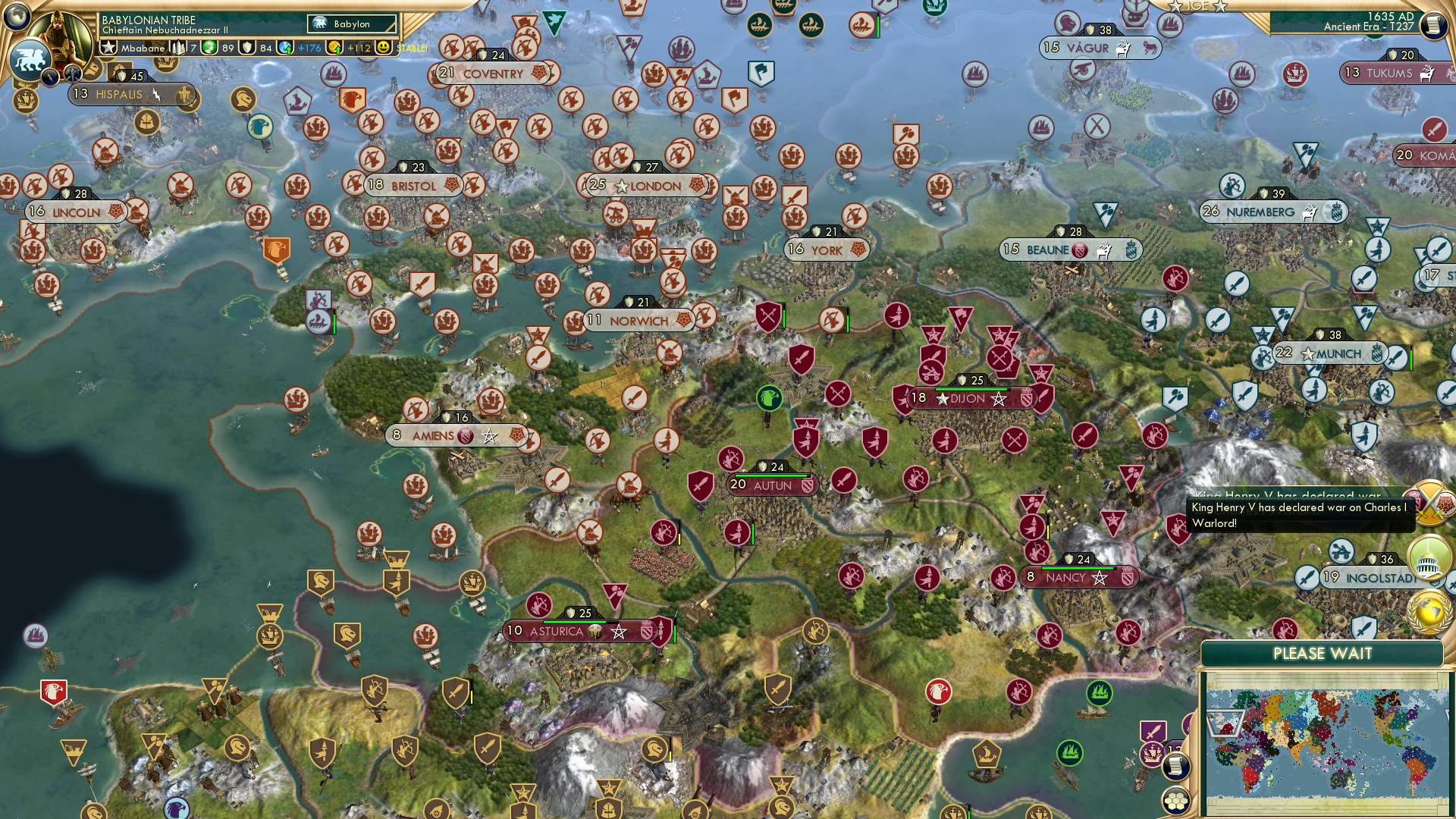Open happiness details via the STABLE smiley
The image size is (1456, 819).
(x=385, y=48)
